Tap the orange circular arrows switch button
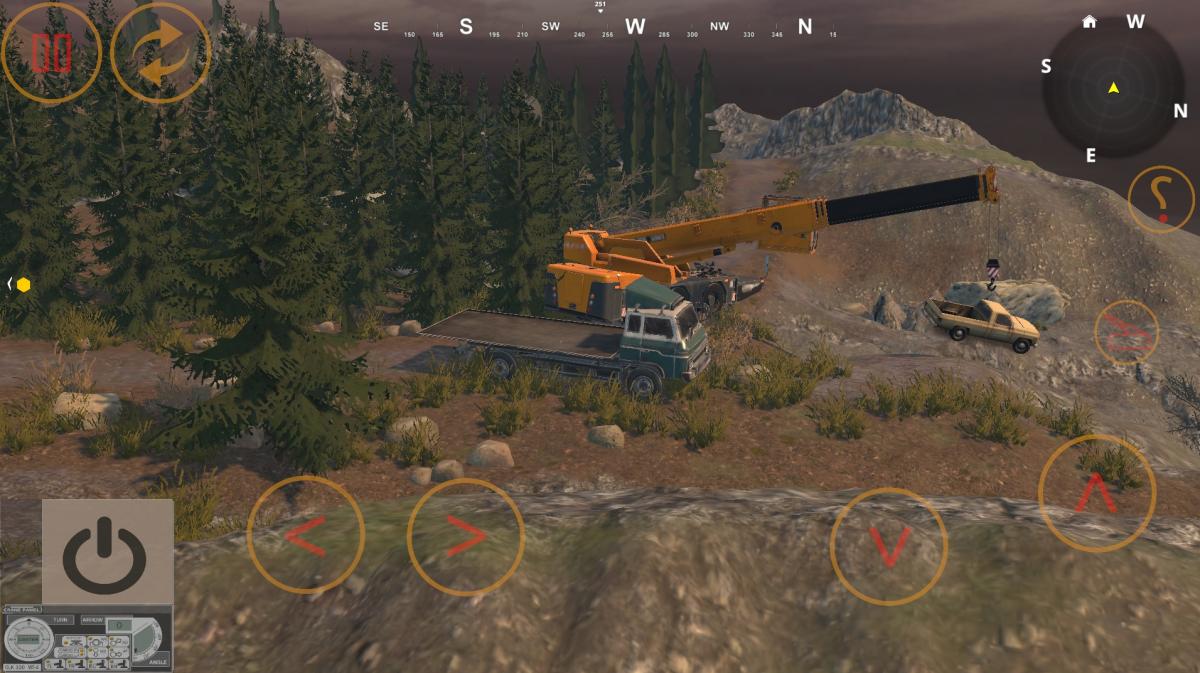1200x673 pixels. tap(160, 53)
